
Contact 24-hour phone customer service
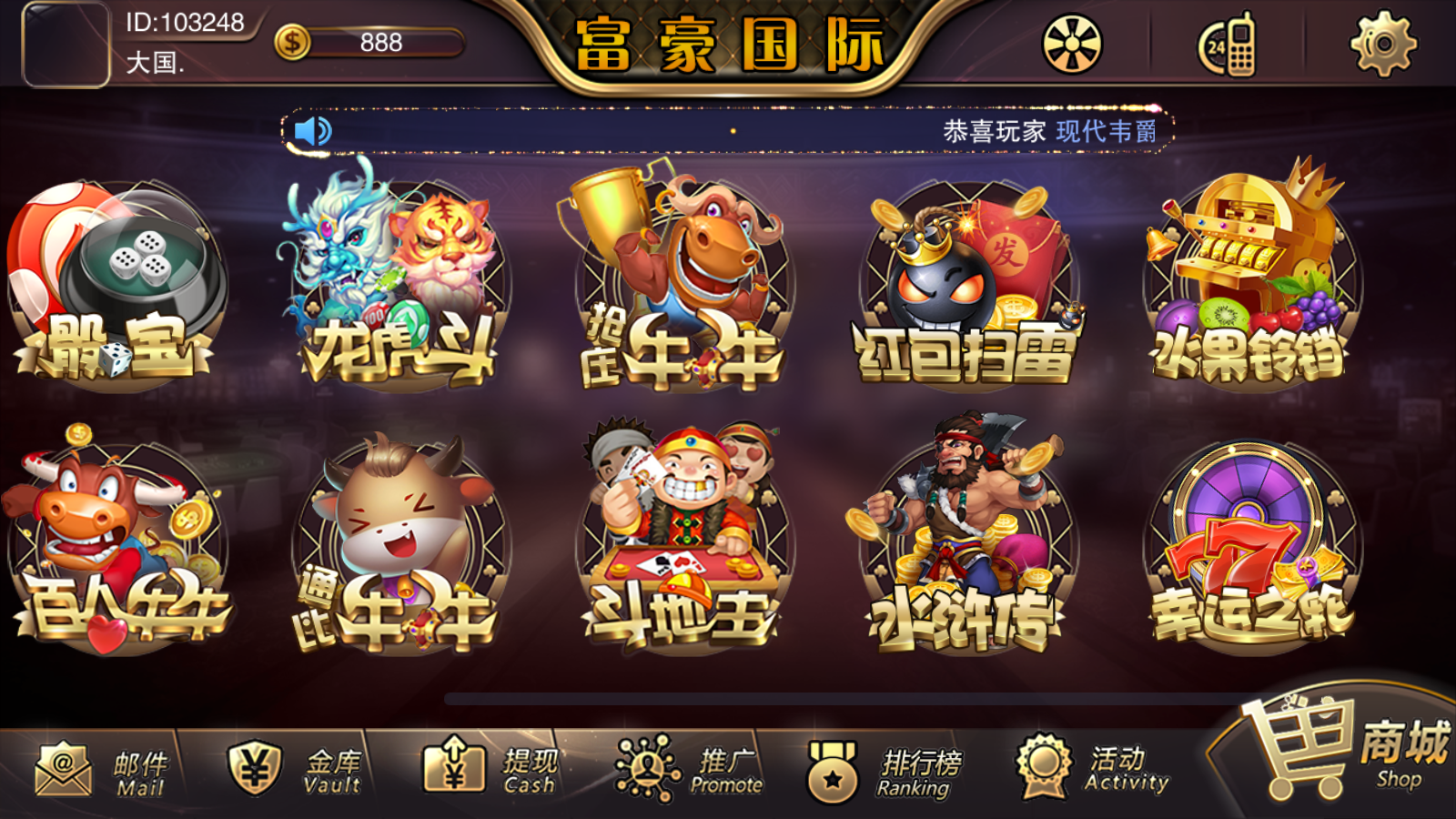(1228, 44)
